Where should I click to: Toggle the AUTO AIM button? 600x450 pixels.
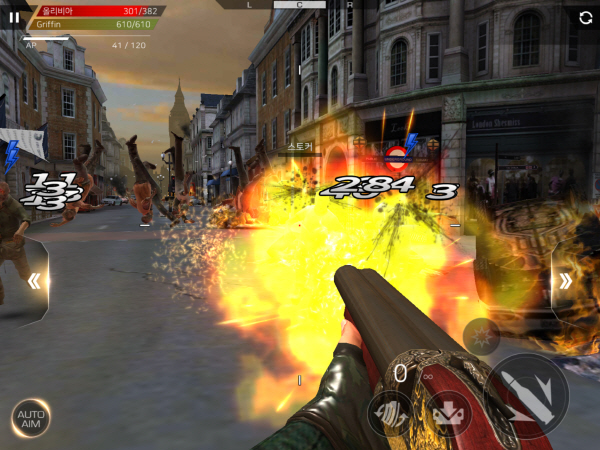(x=31, y=418)
